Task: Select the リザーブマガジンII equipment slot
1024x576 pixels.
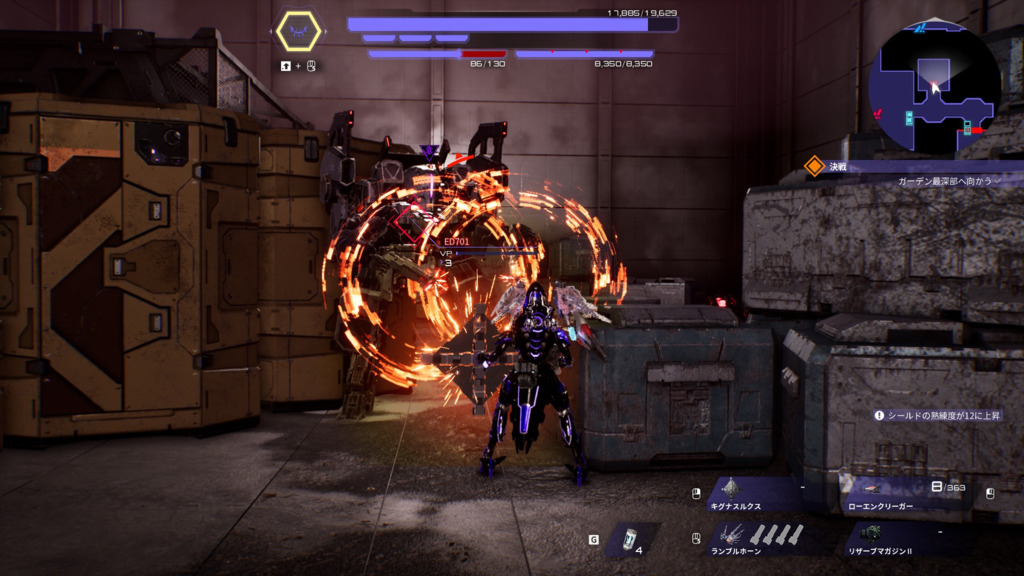Action: [x=907, y=538]
